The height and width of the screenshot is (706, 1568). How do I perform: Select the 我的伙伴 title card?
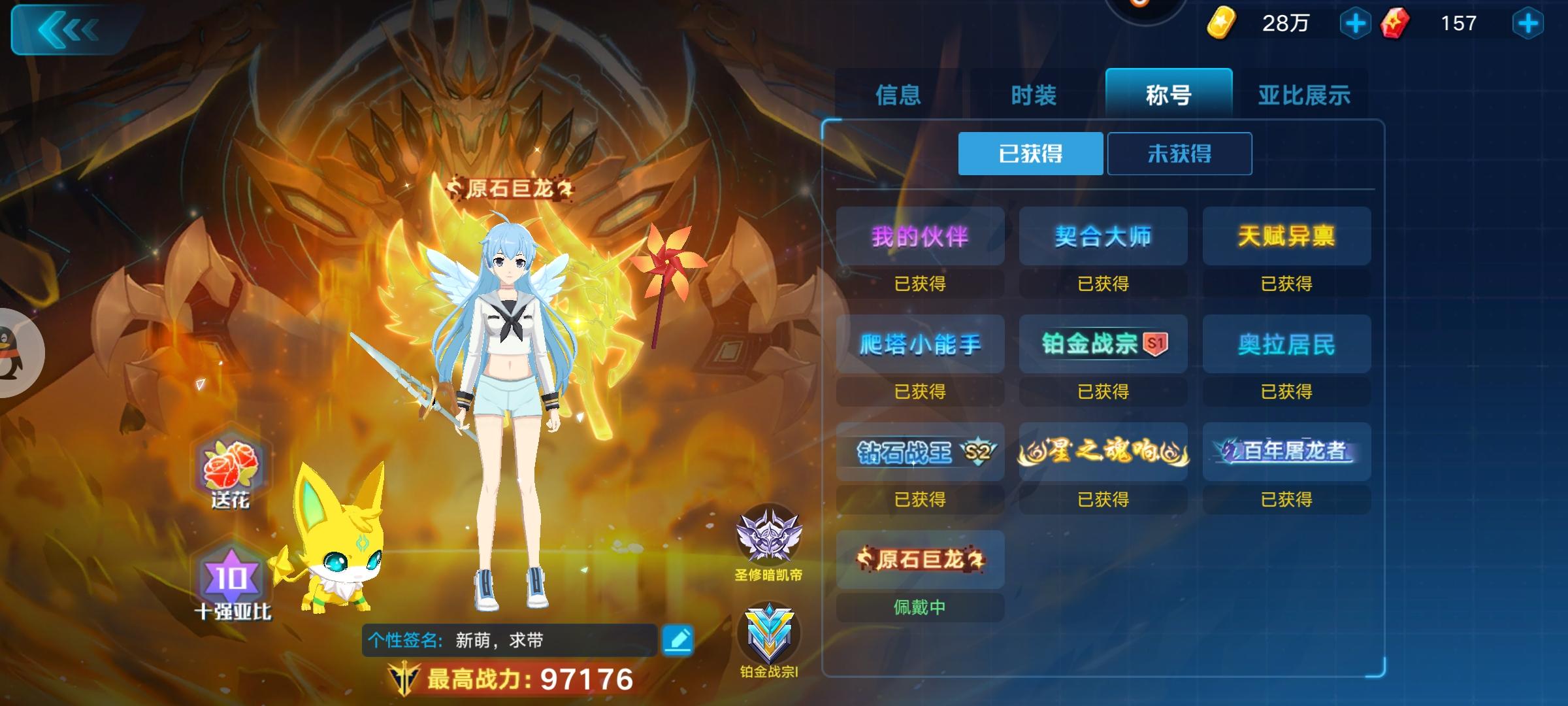point(919,237)
